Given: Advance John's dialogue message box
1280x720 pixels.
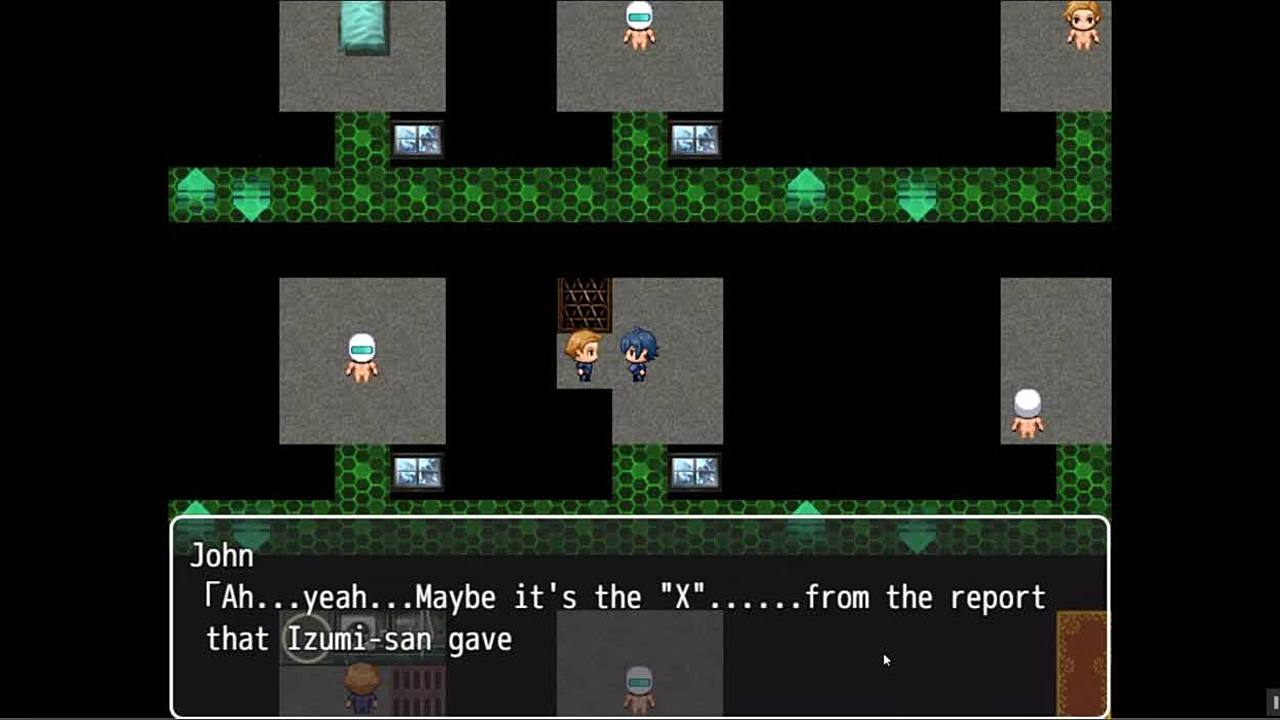Looking at the screenshot, I should [x=640, y=615].
